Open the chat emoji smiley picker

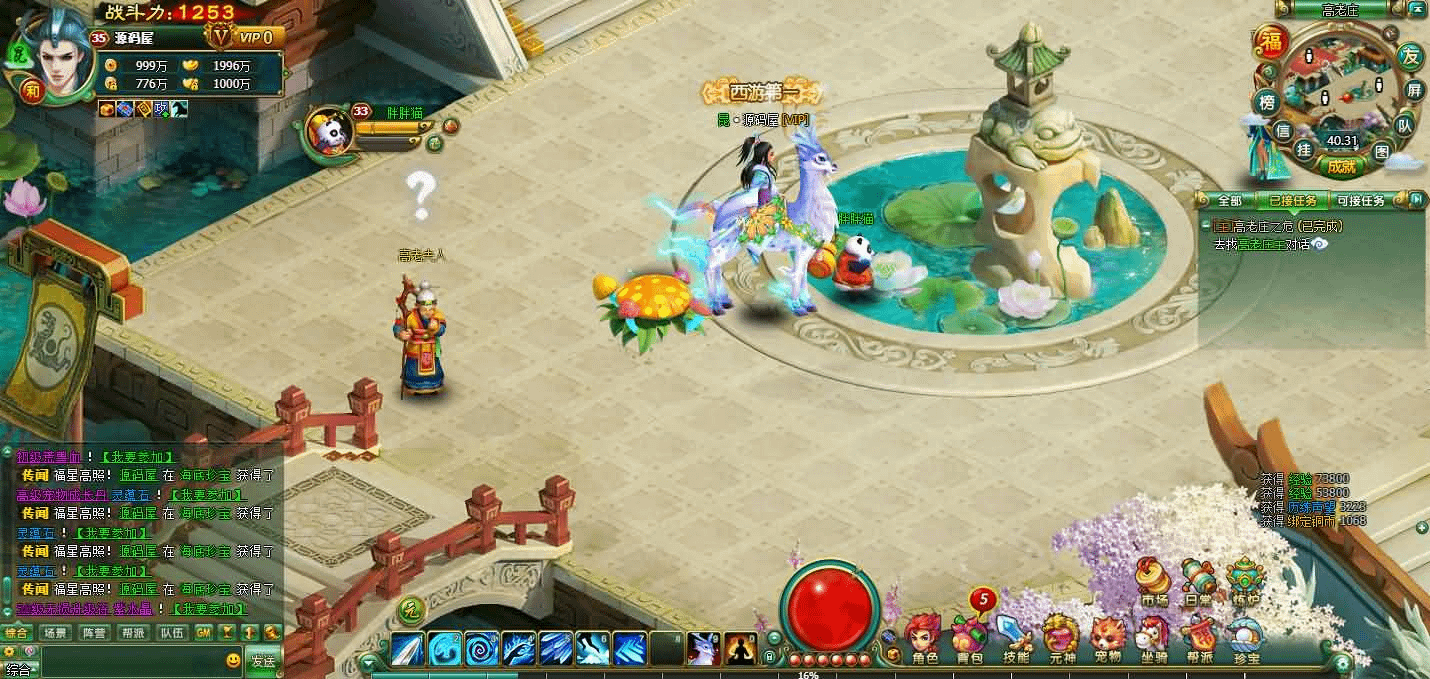pyautogui.click(x=233, y=660)
